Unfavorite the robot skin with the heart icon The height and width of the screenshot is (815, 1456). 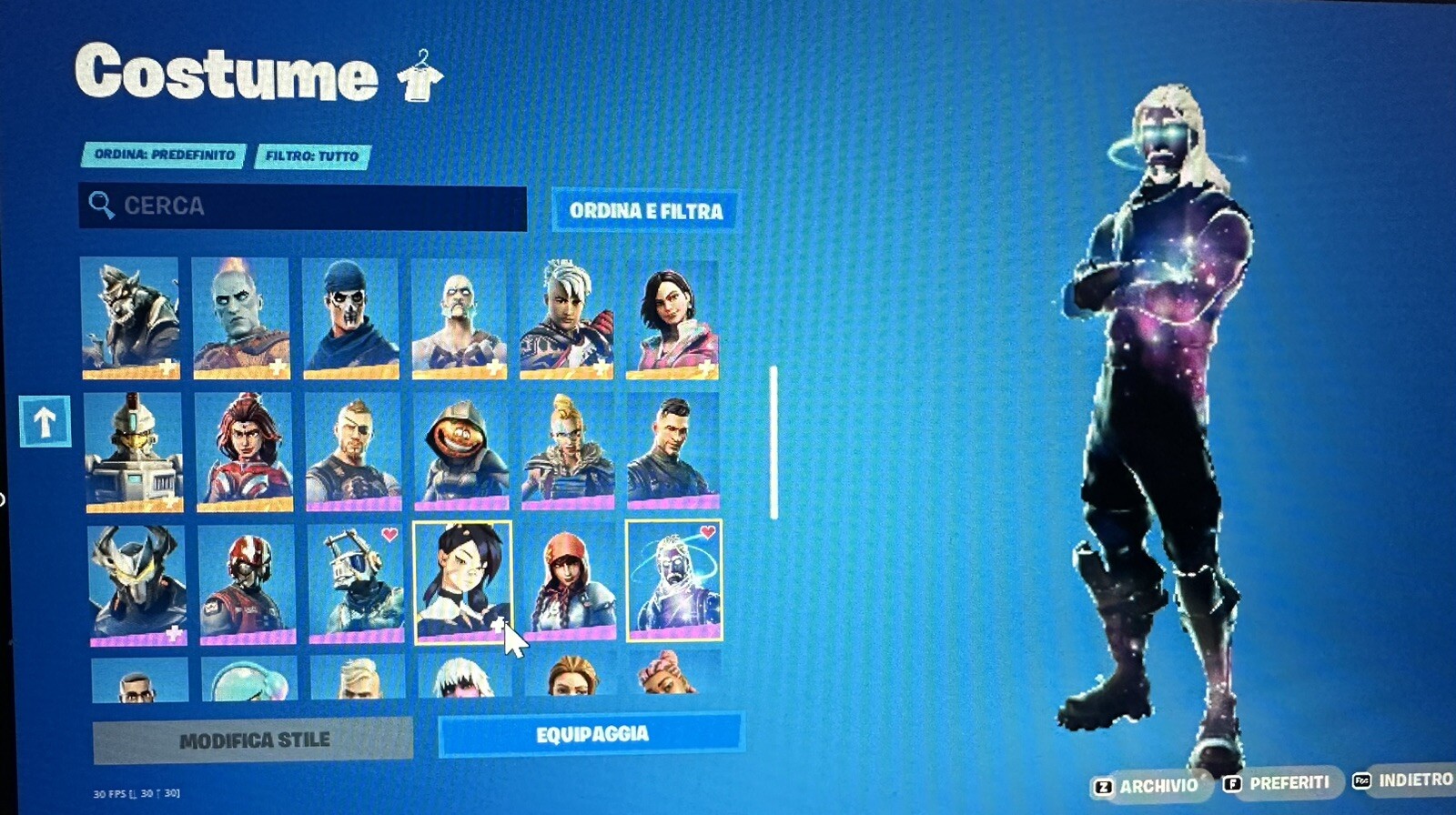click(x=389, y=534)
